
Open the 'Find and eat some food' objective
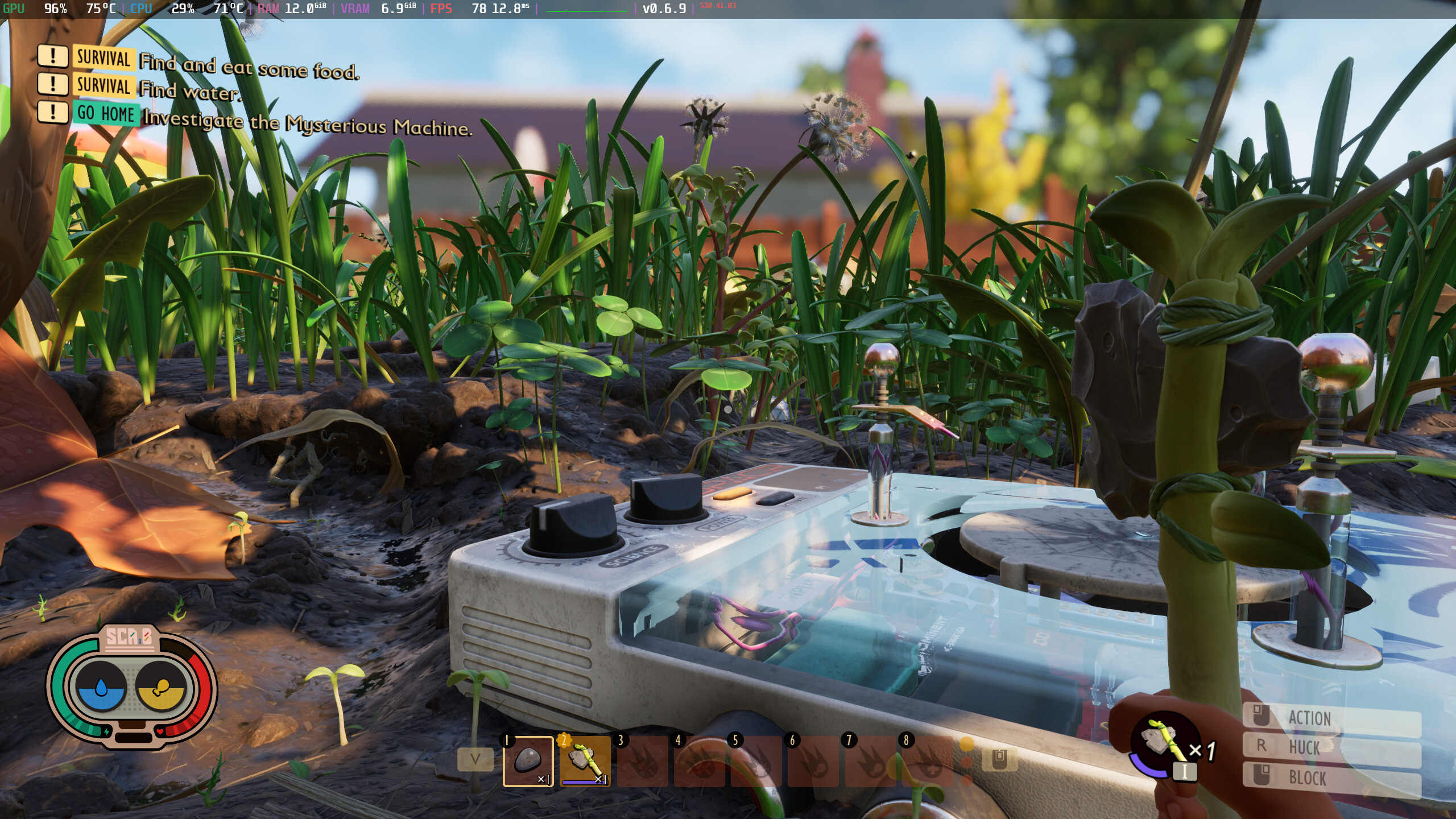pyautogui.click(x=249, y=66)
